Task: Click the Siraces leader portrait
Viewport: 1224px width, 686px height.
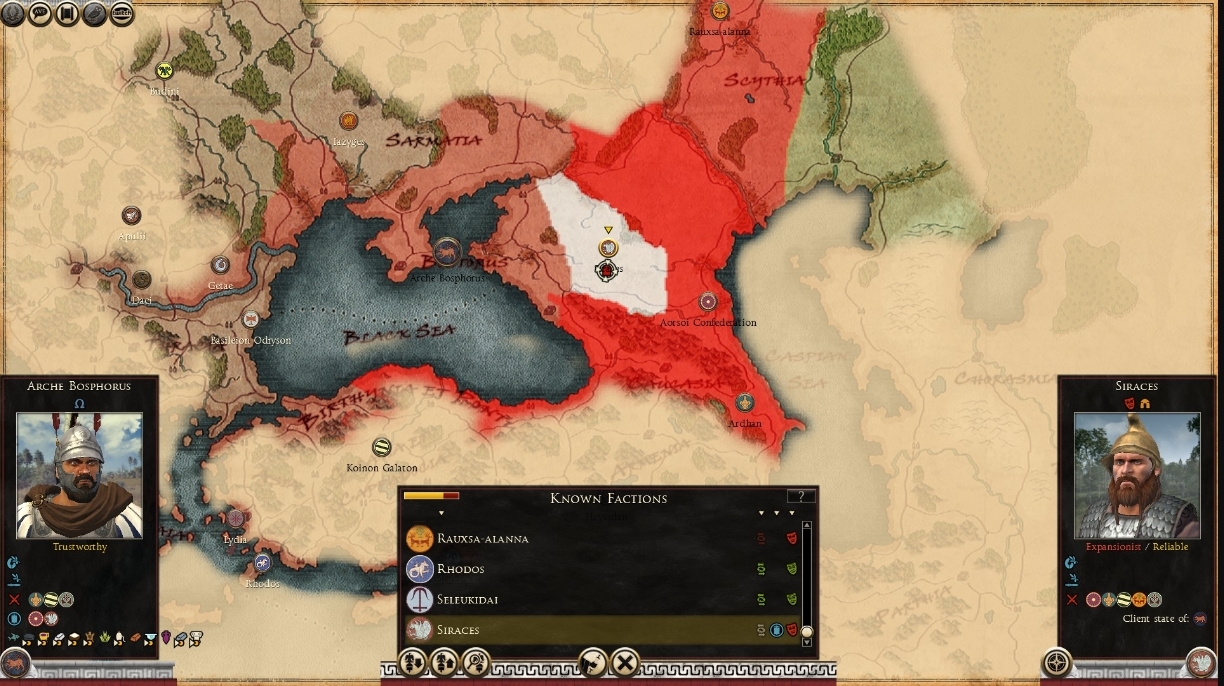Action: [x=1136, y=476]
